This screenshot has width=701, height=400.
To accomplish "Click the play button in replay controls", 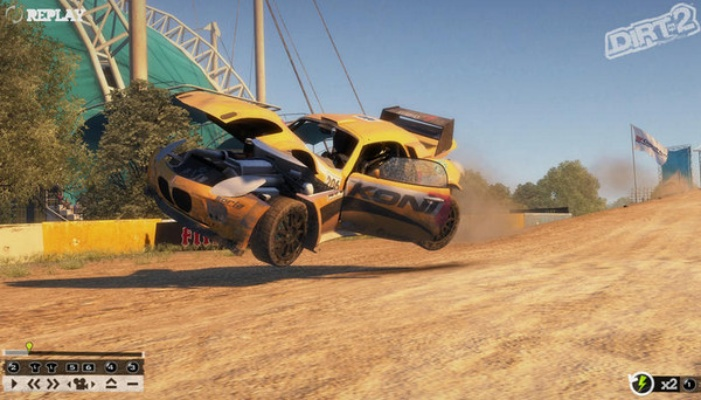I will click(13, 383).
